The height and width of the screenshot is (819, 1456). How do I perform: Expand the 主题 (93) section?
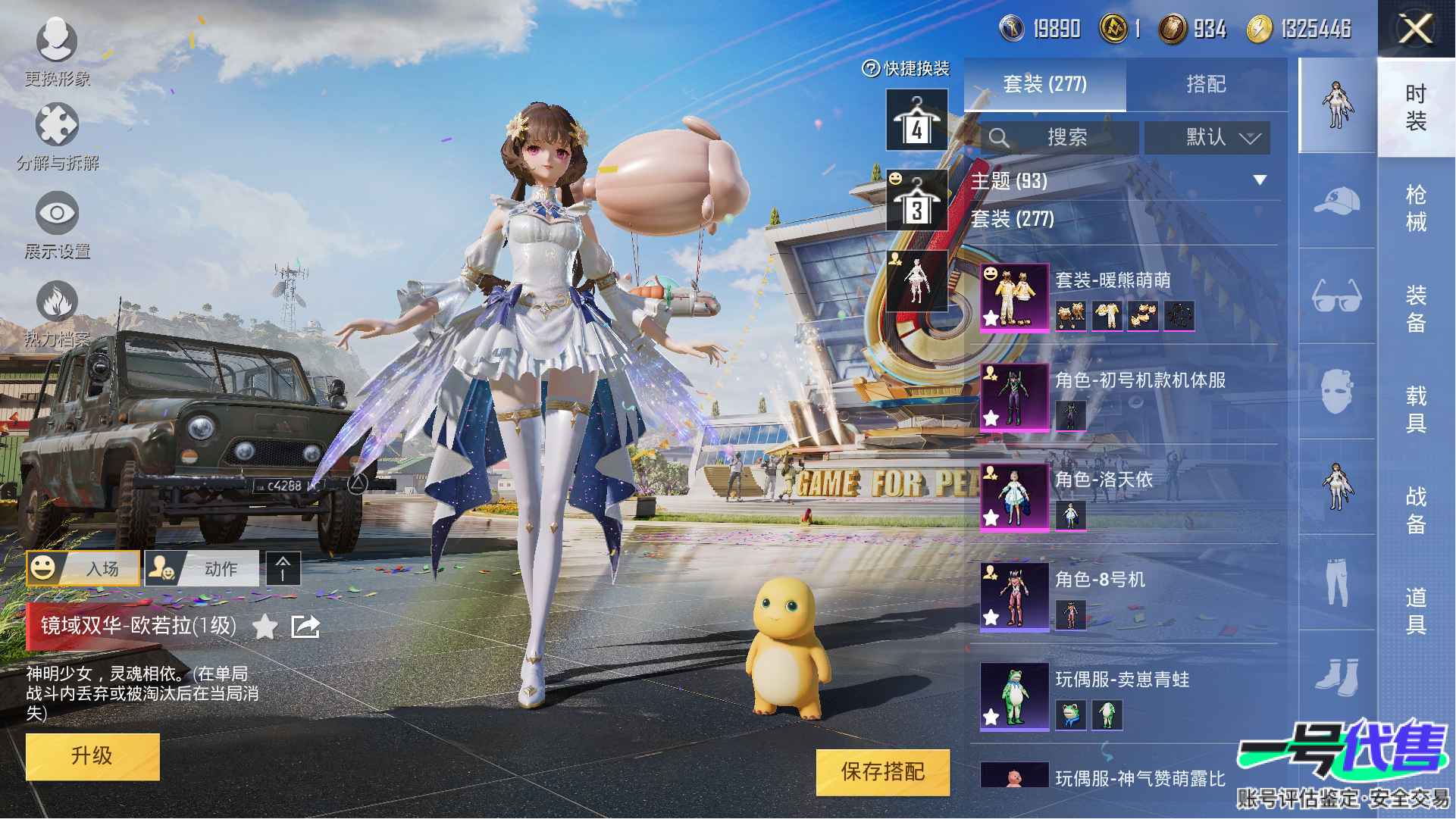tap(1259, 180)
